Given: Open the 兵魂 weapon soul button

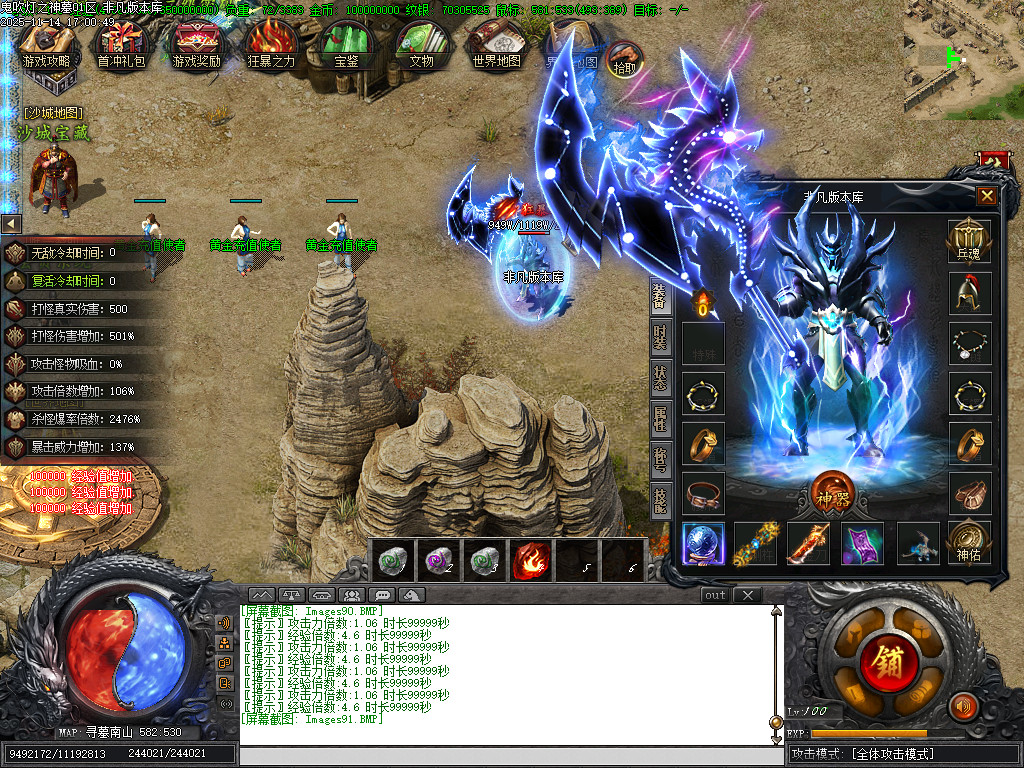Looking at the screenshot, I should tap(969, 241).
